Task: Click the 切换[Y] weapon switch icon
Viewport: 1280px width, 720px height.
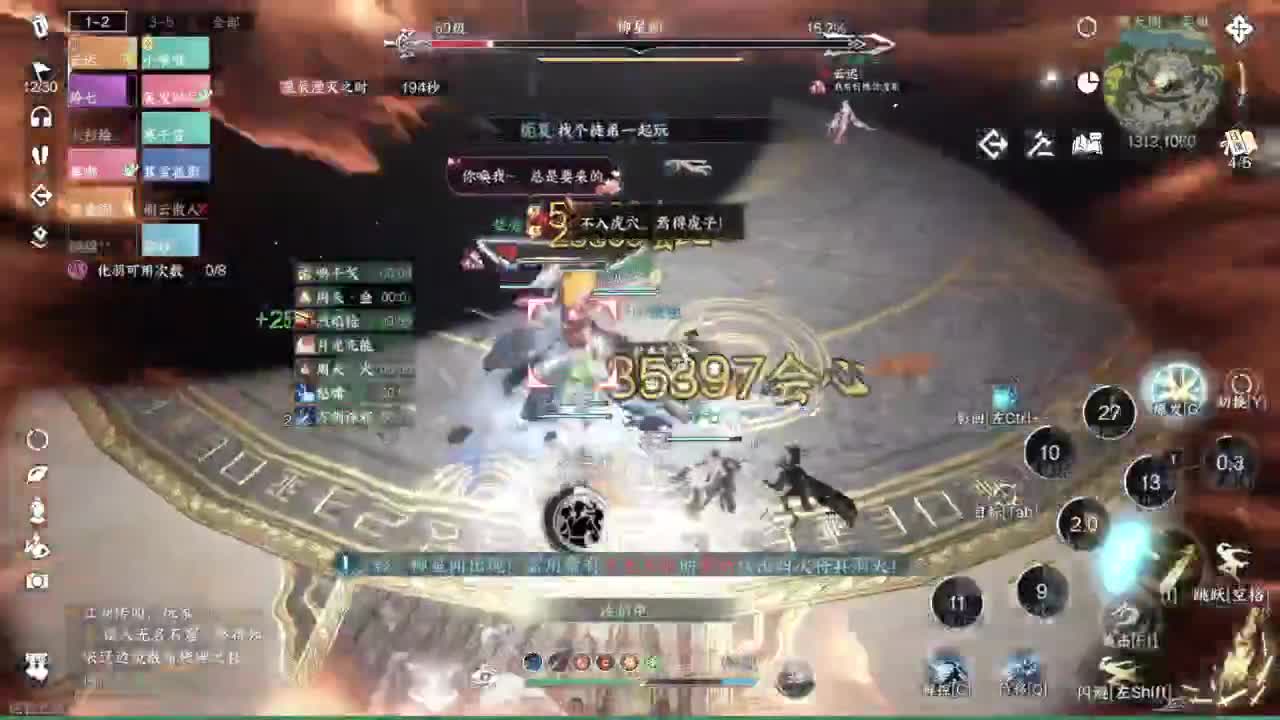Action: click(x=1240, y=385)
